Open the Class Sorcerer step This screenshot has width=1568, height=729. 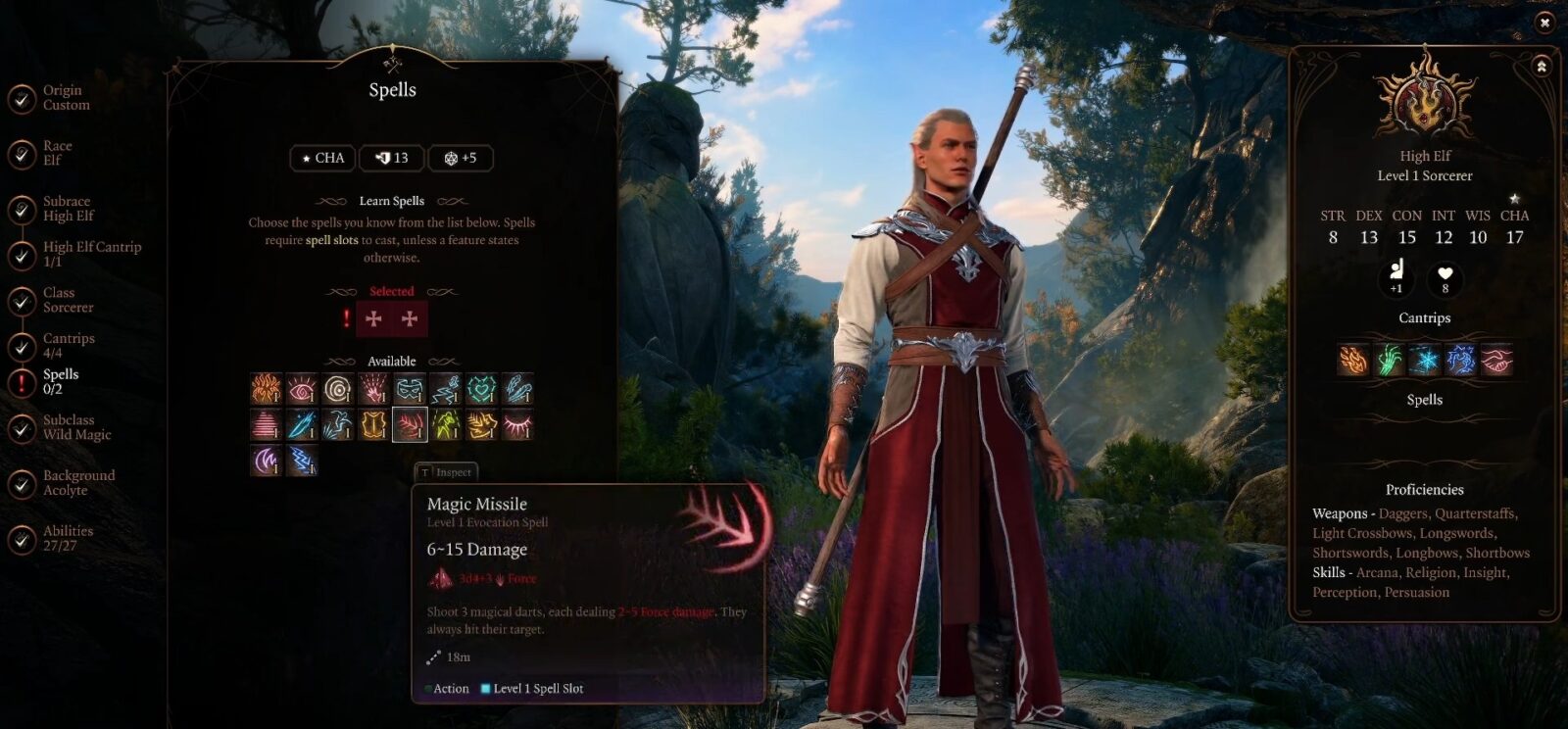coord(68,300)
